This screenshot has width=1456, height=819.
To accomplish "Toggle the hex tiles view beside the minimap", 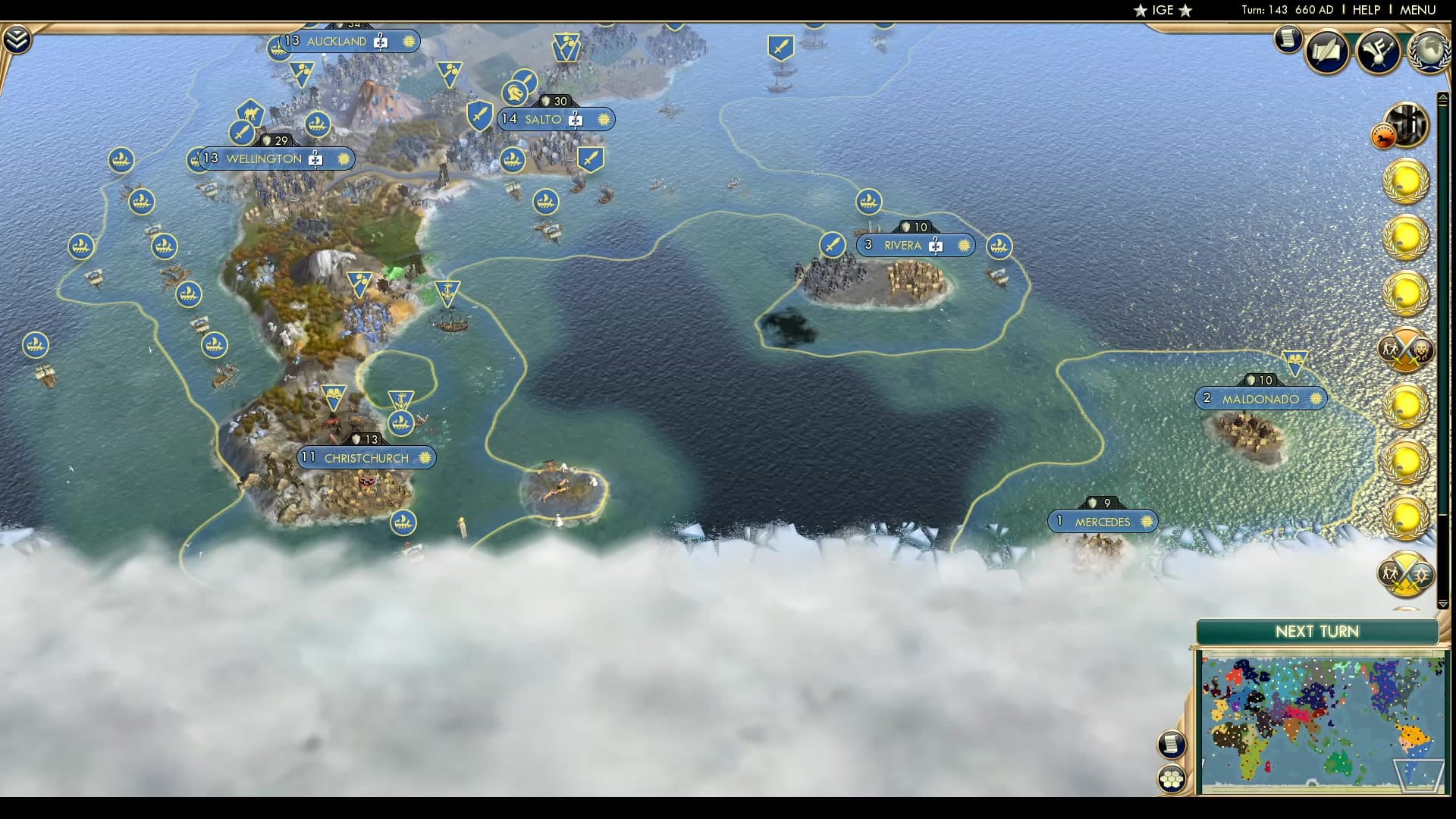I will pyautogui.click(x=1172, y=779).
